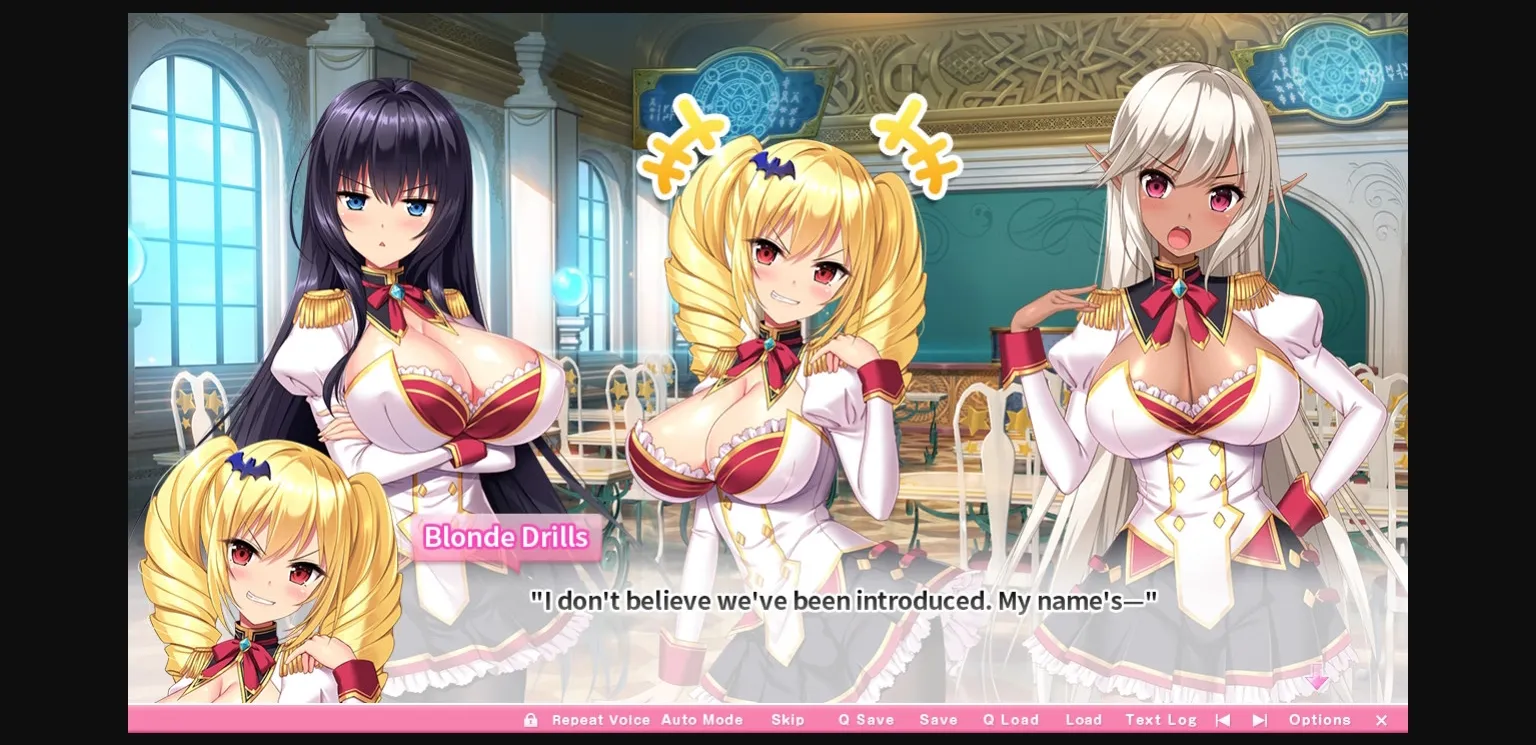Open the Text Log panel

1160,719
